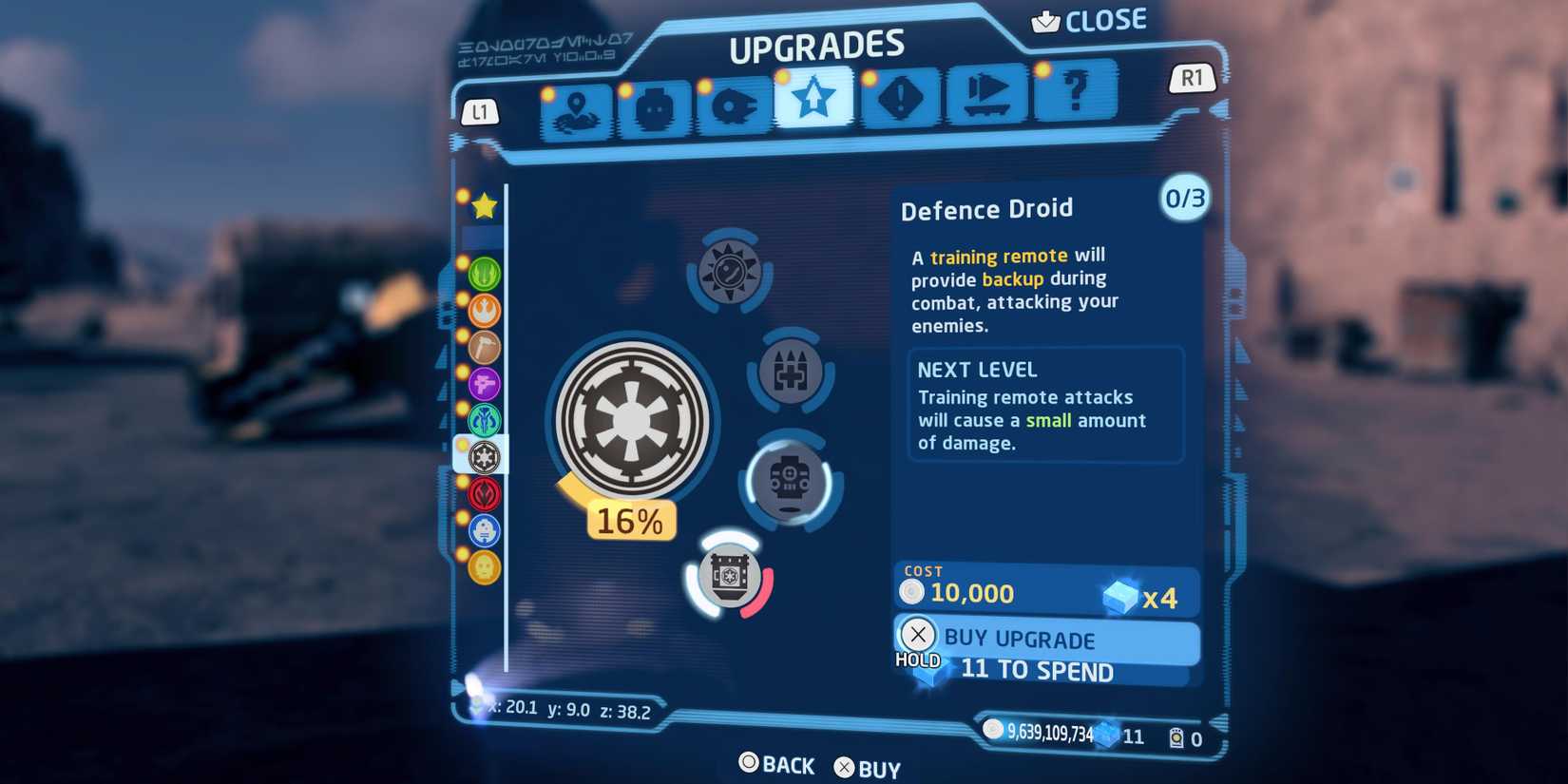Select the astromech droid class icon
This screenshot has height=784, width=1568.
[x=485, y=531]
